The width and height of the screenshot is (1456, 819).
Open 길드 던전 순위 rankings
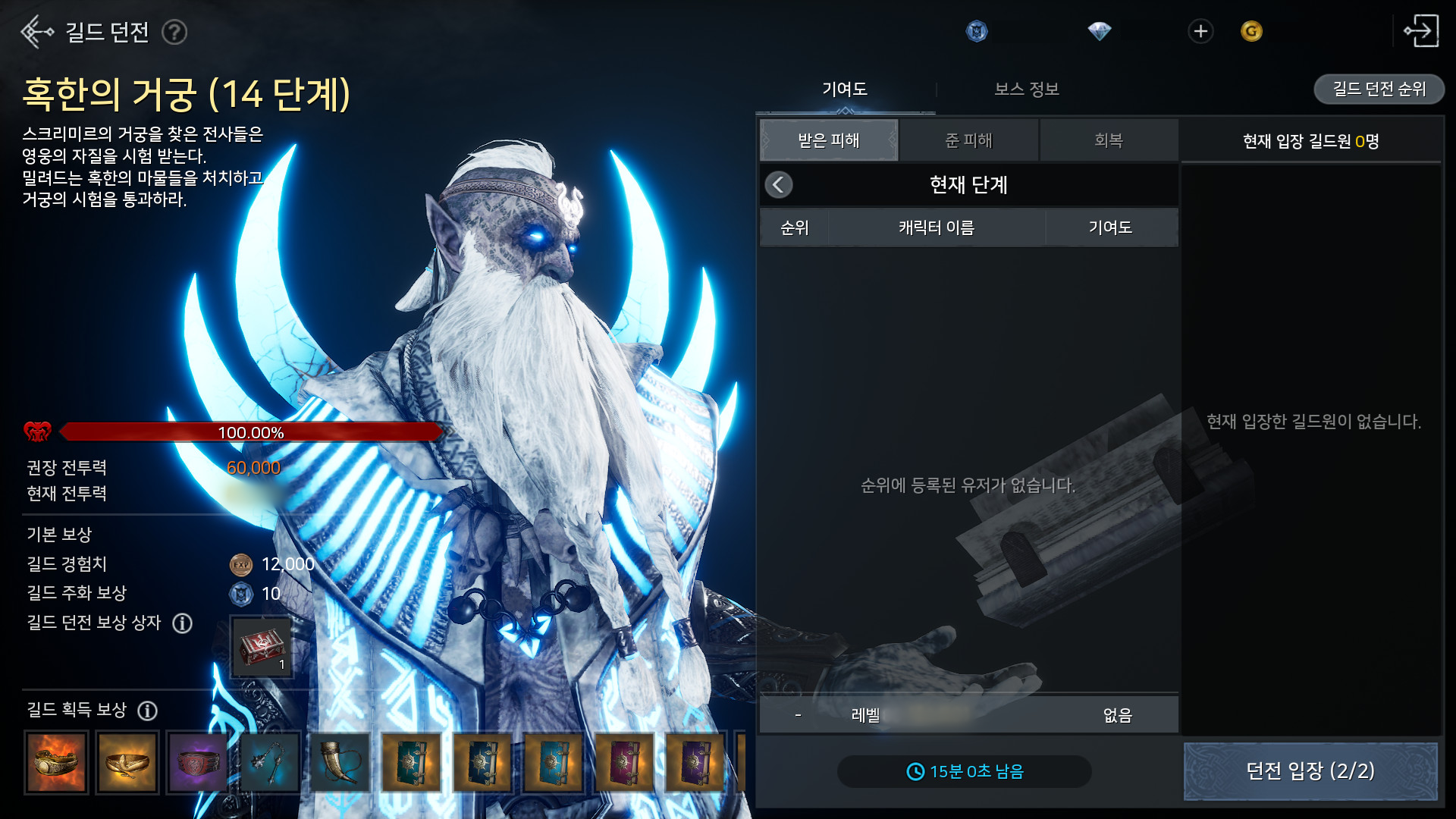click(x=1379, y=89)
